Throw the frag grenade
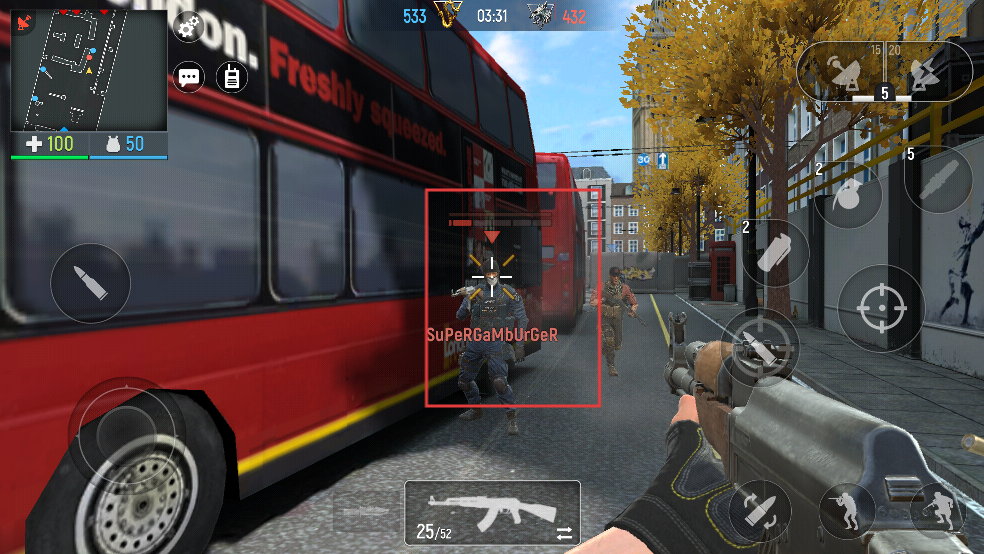This screenshot has height=554, width=984. 846,196
